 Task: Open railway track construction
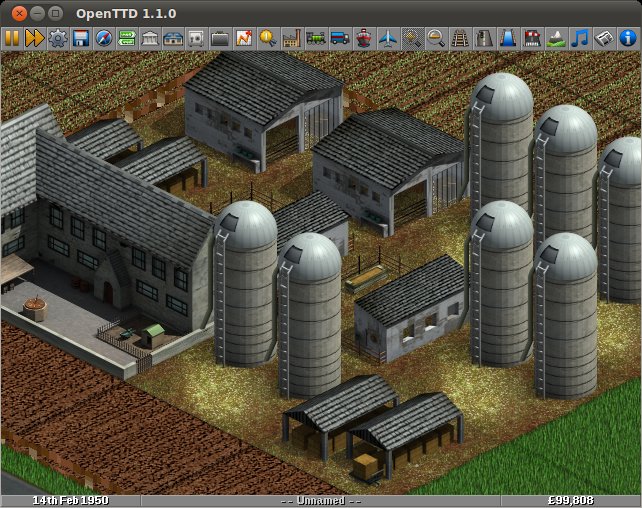pos(460,38)
